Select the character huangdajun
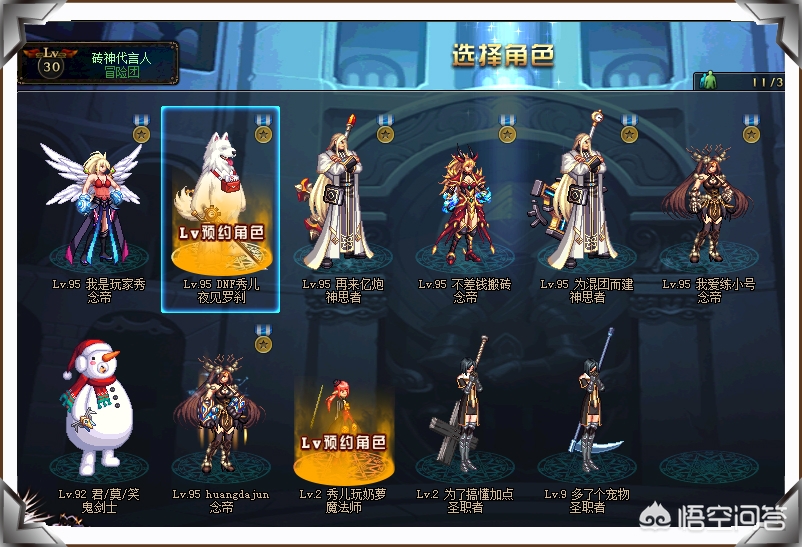This screenshot has height=547, width=802. (x=221, y=410)
